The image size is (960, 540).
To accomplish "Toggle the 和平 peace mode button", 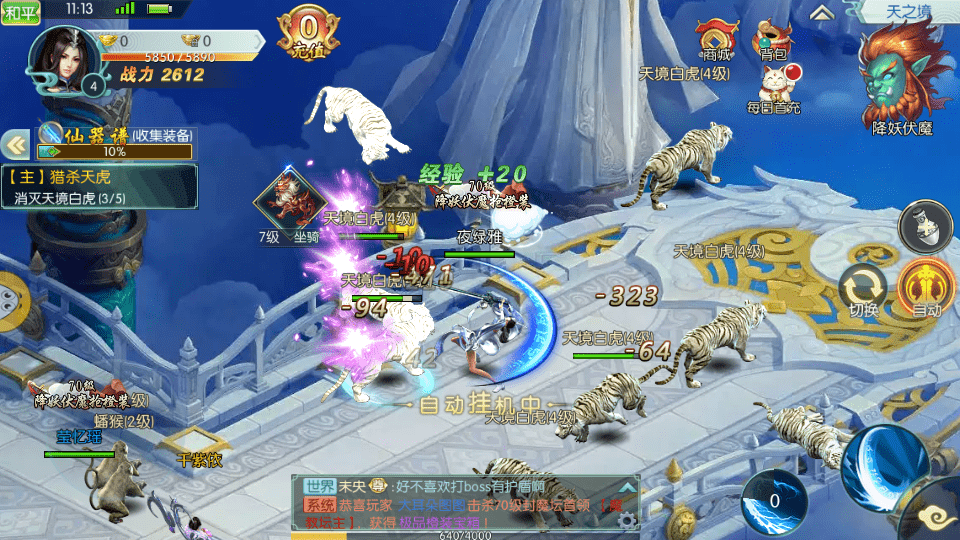I will pyautogui.click(x=19, y=12).
